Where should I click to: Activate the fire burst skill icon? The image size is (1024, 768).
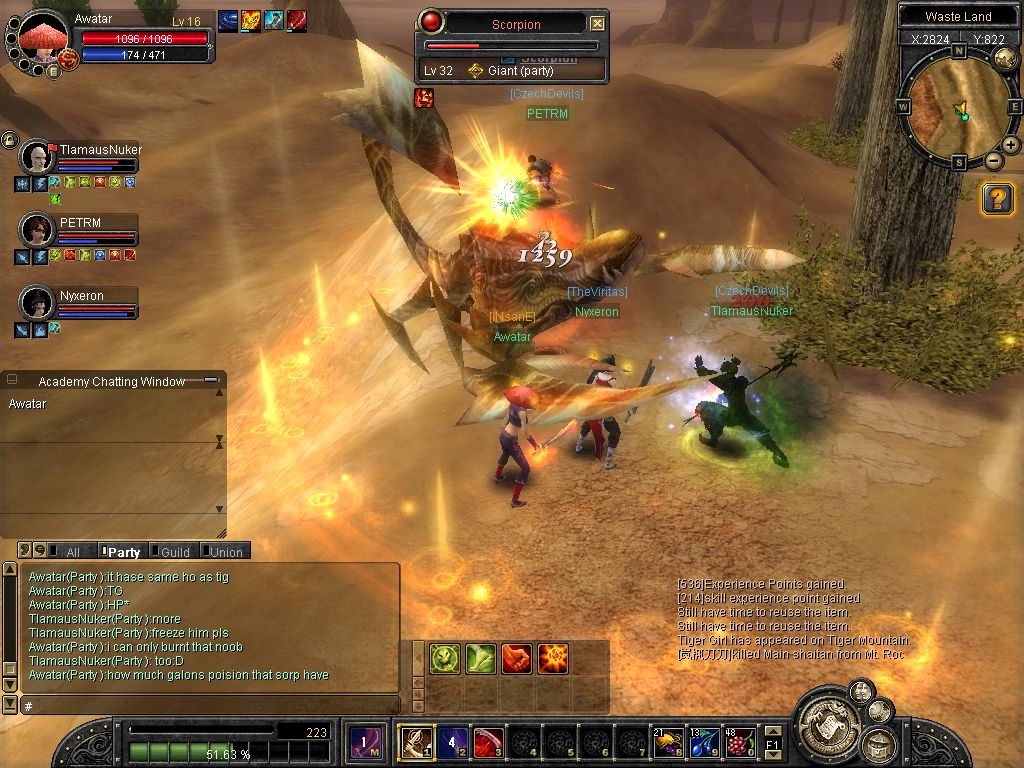point(553,658)
